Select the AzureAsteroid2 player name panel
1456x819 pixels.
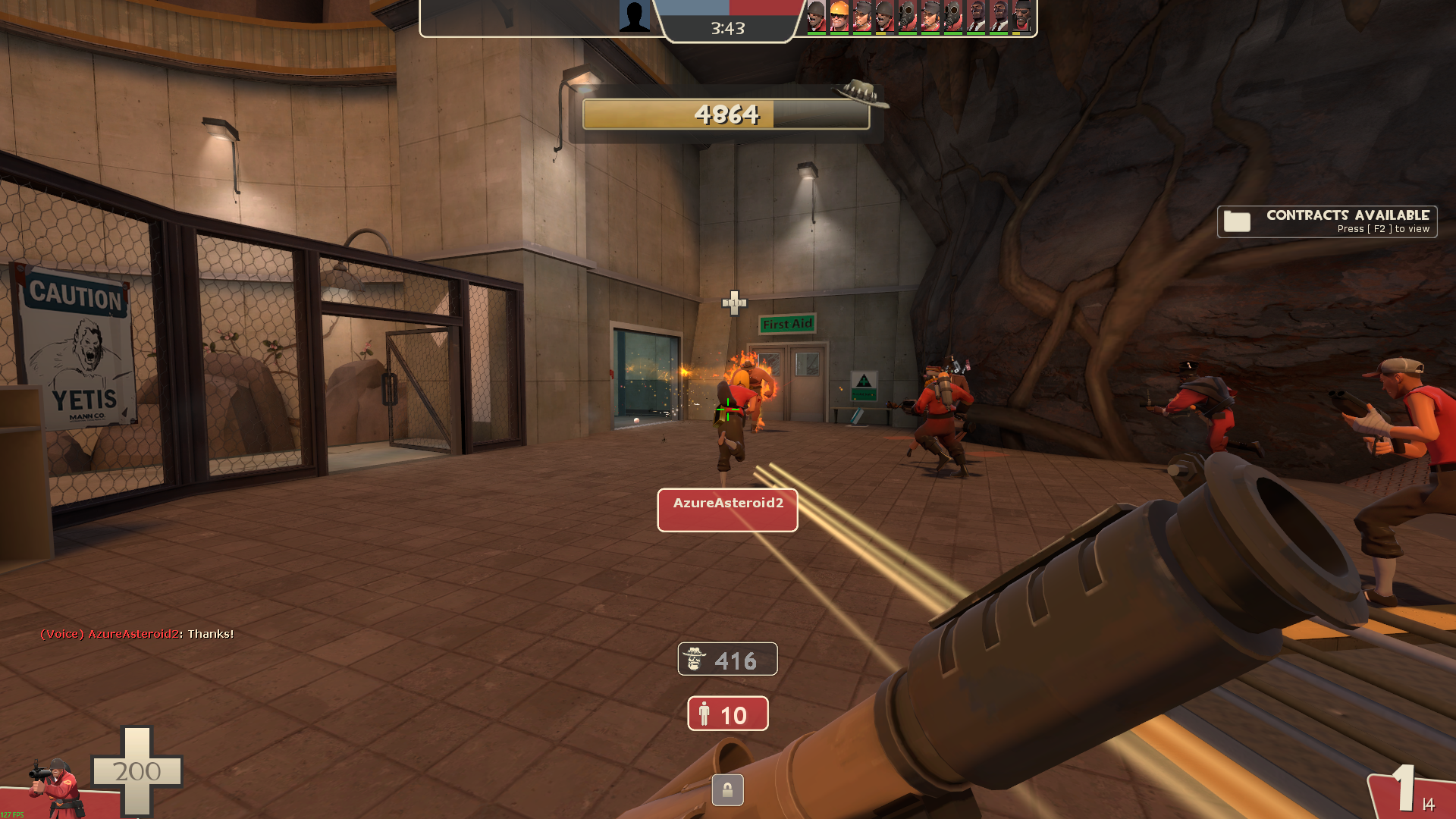[x=727, y=510]
